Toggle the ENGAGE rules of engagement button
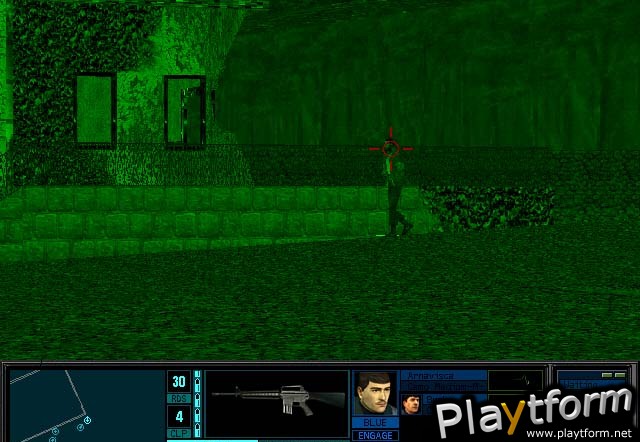Image resolution: width=640 pixels, height=442 pixels. click(x=373, y=436)
